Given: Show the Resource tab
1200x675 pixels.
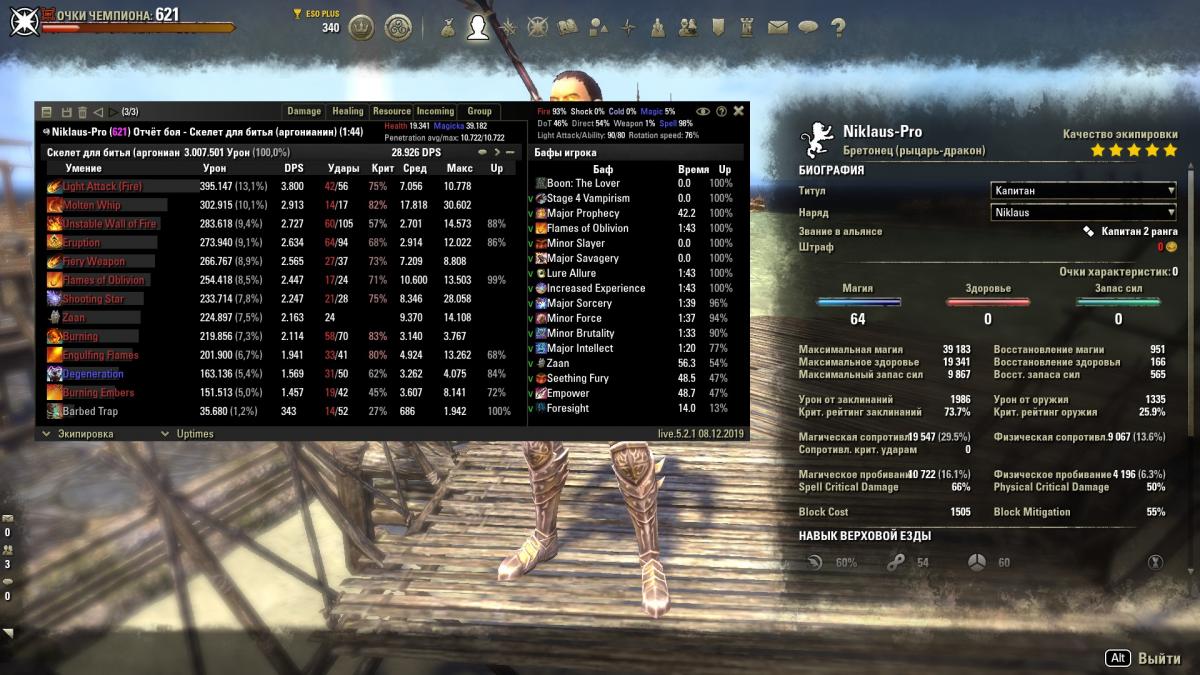Looking at the screenshot, I should click(392, 111).
